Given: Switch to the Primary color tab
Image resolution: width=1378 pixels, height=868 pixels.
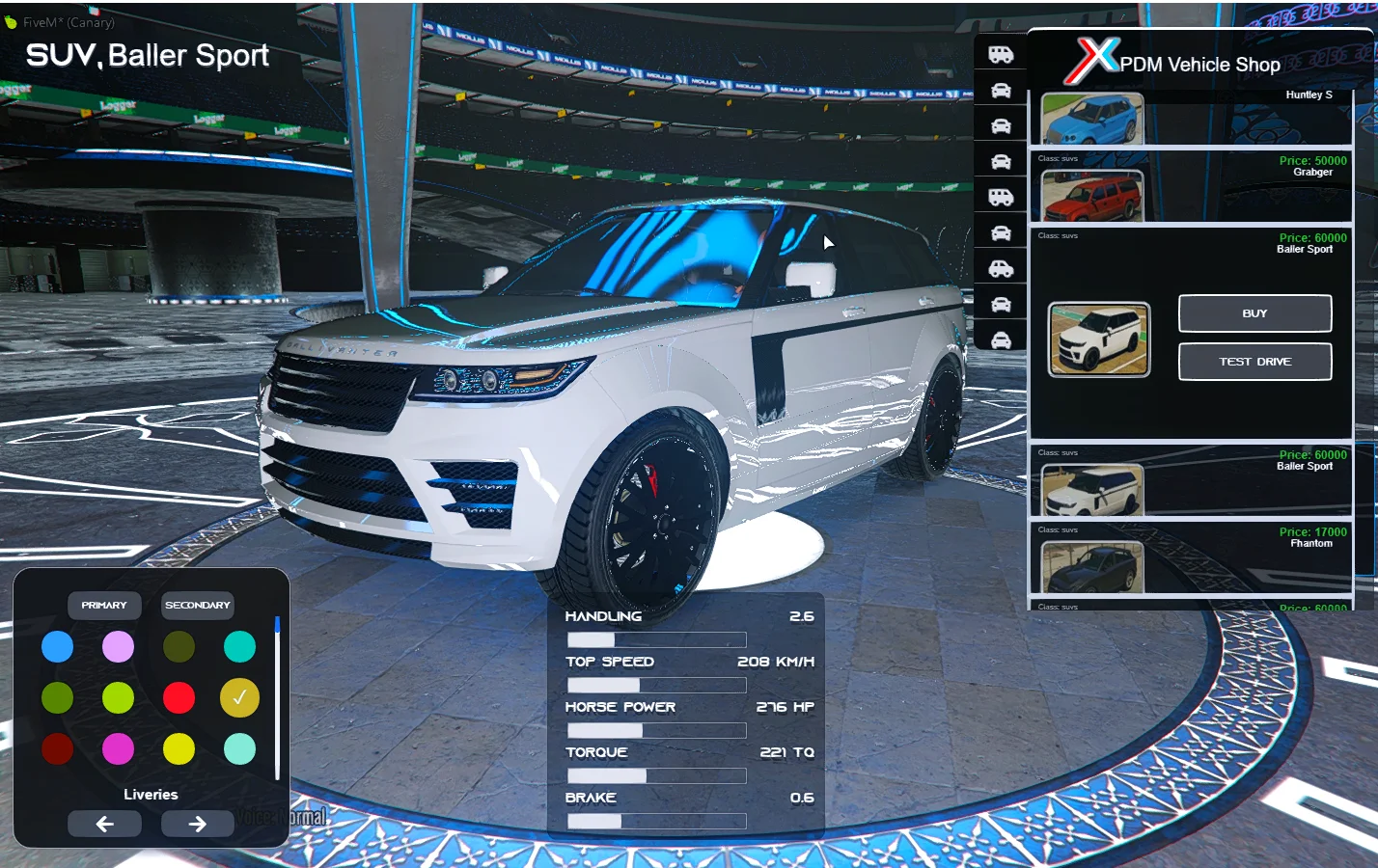Looking at the screenshot, I should coord(104,605).
